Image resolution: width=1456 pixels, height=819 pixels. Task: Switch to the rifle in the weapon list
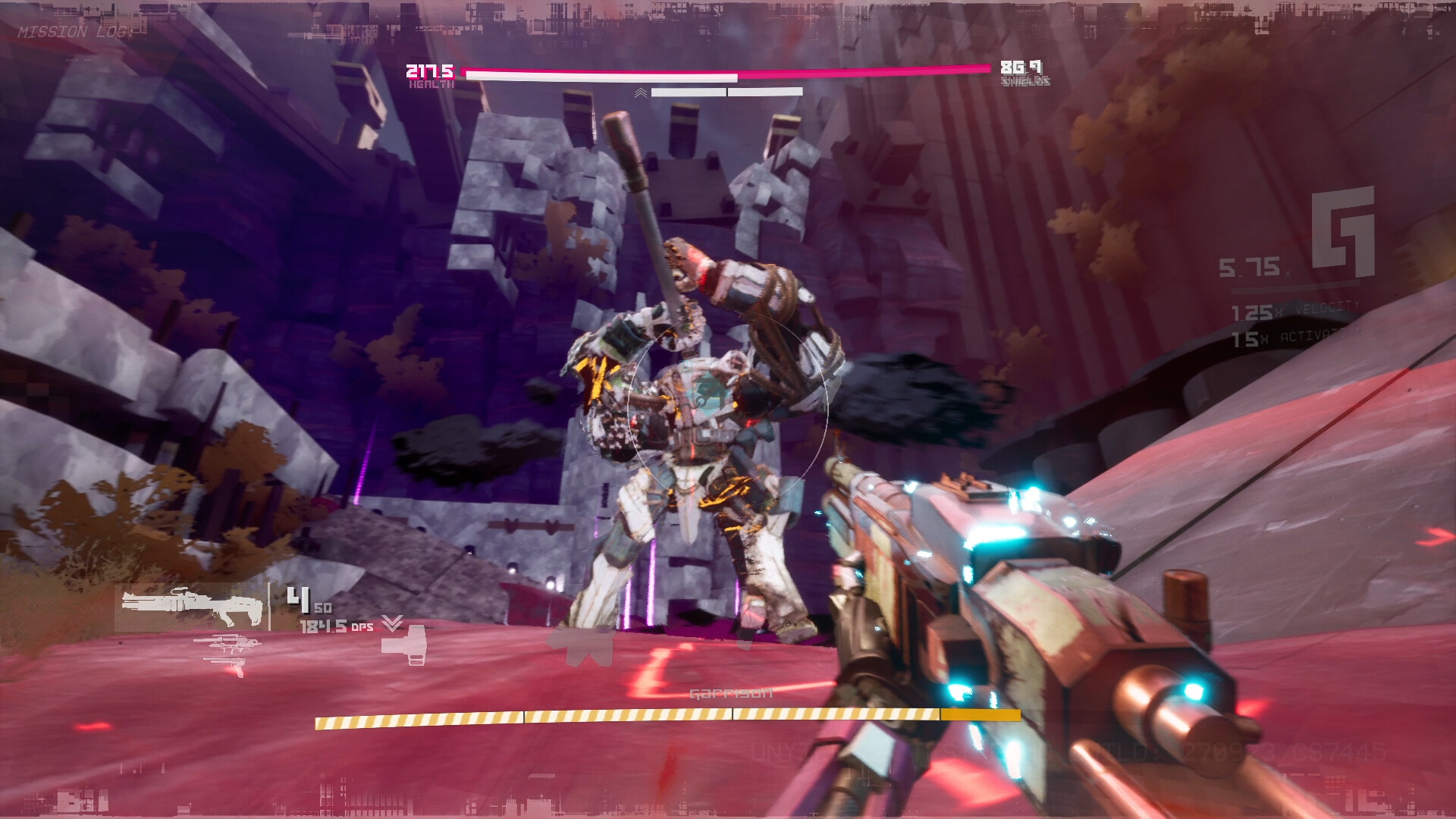[x=227, y=646]
